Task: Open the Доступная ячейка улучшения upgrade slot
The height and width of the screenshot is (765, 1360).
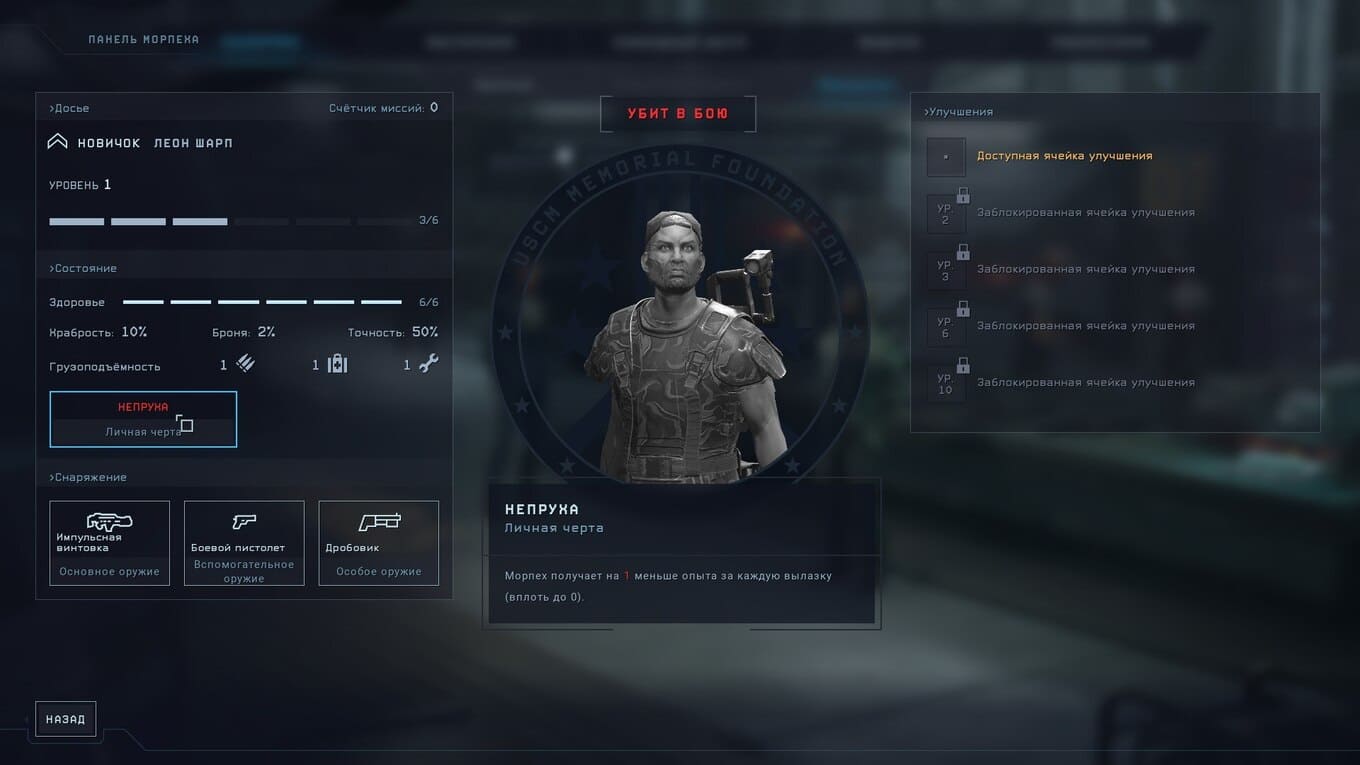Action: [946, 157]
